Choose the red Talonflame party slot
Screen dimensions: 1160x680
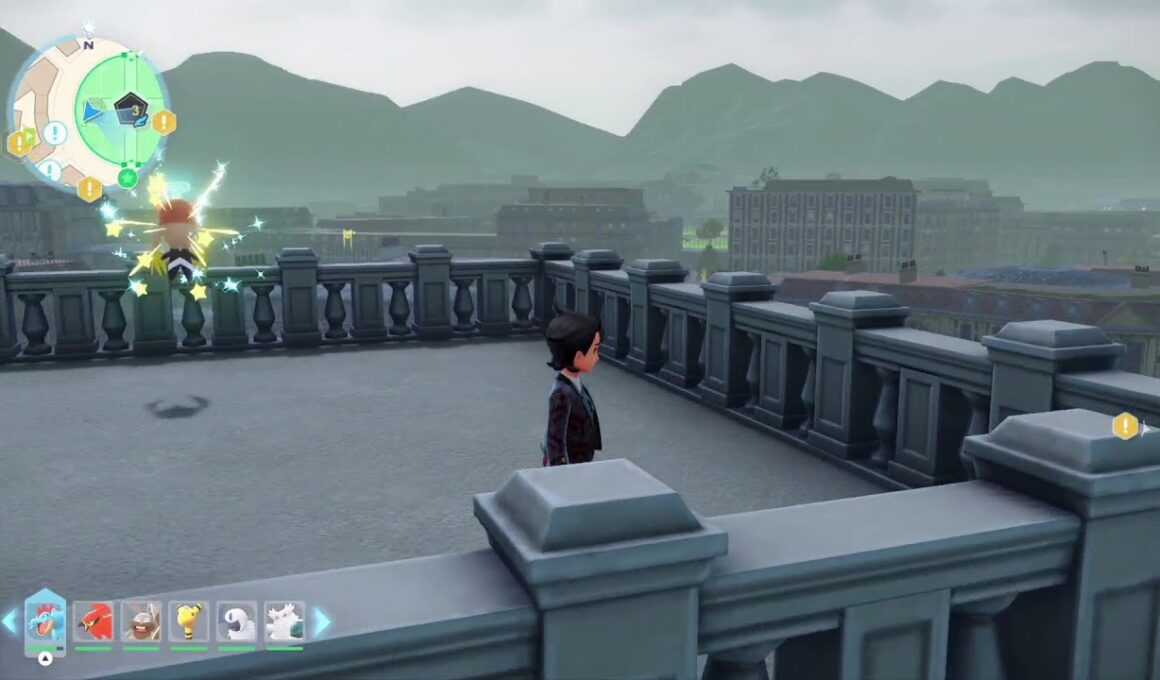[93, 622]
